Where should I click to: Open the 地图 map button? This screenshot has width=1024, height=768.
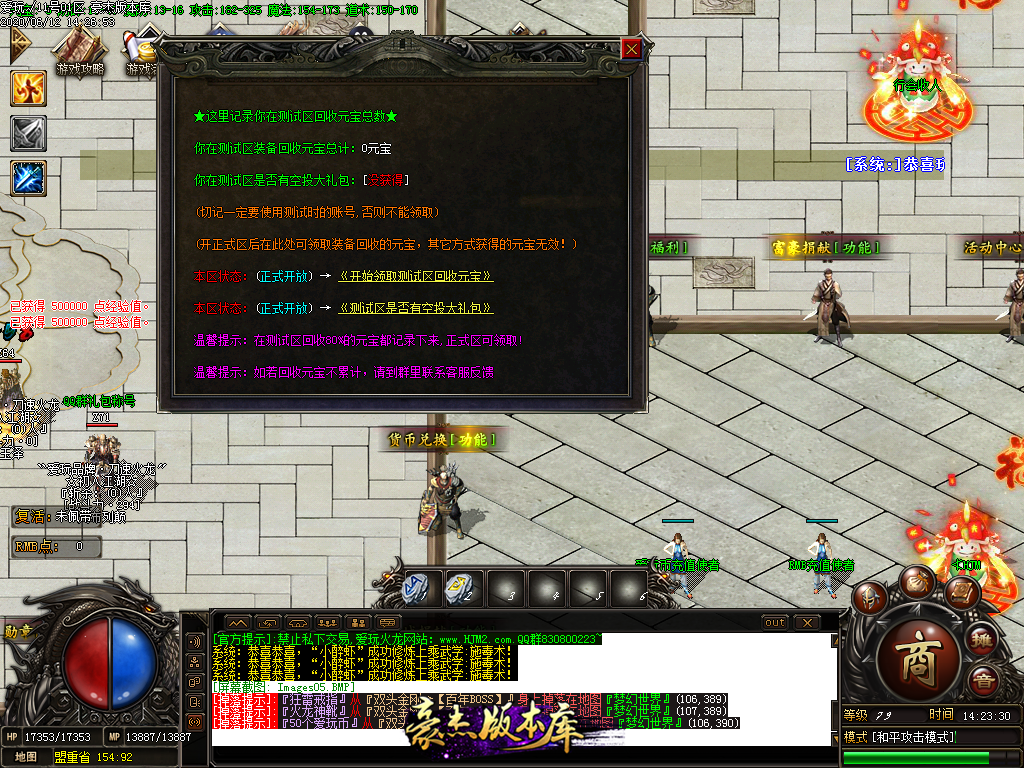(25, 757)
